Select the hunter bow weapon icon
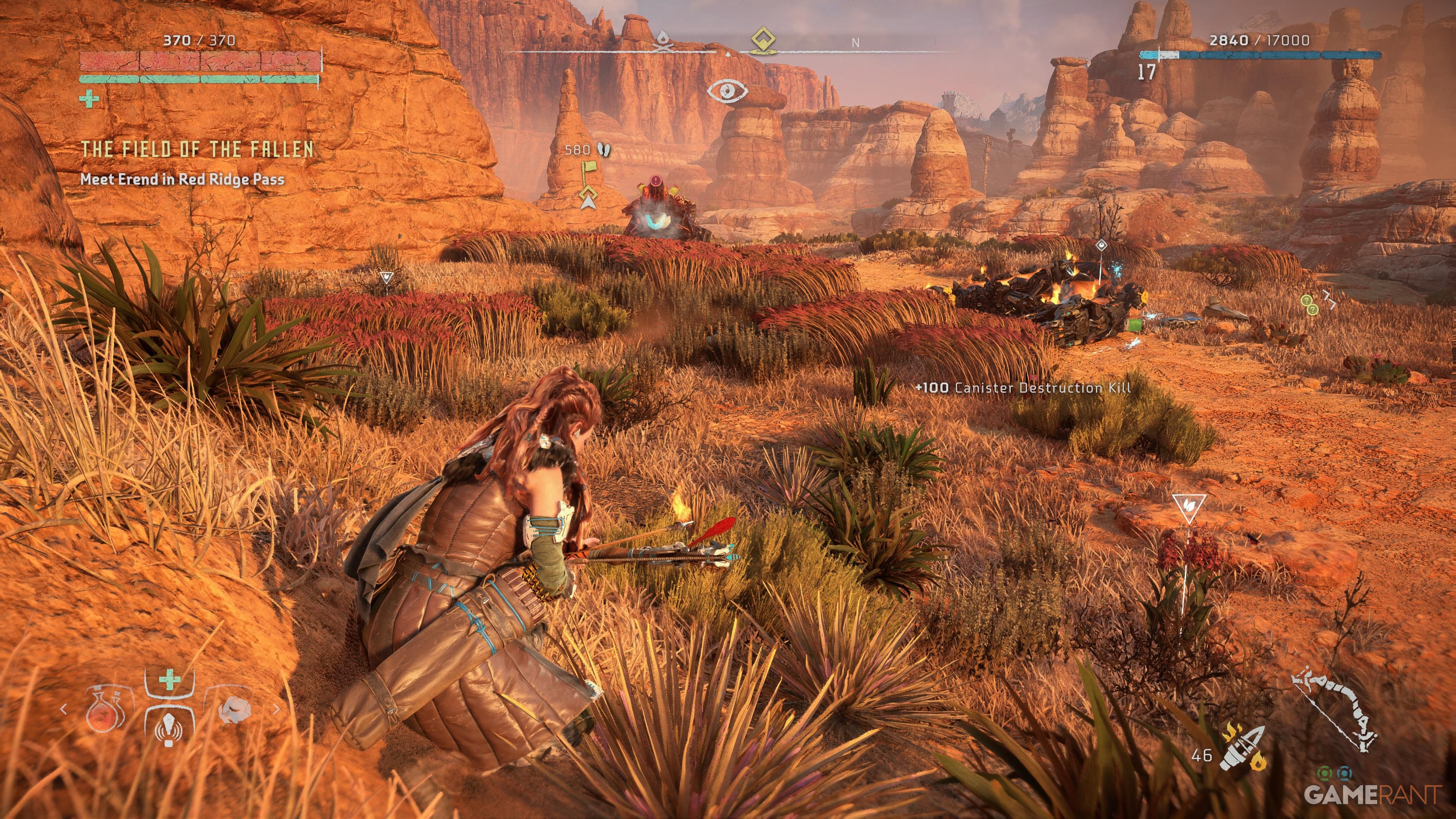The image size is (1456, 819). [1335, 709]
